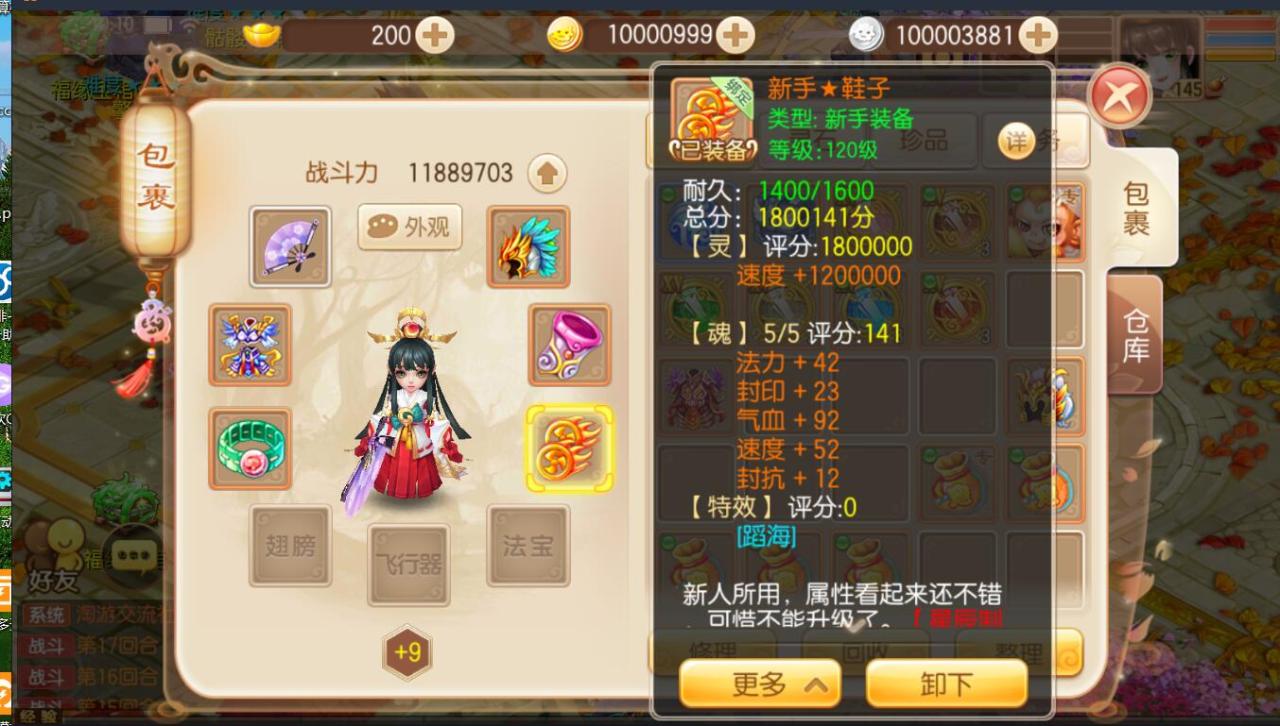The image size is (1280, 726).
Task: Click the +9 enhancement badge
Action: point(408,650)
